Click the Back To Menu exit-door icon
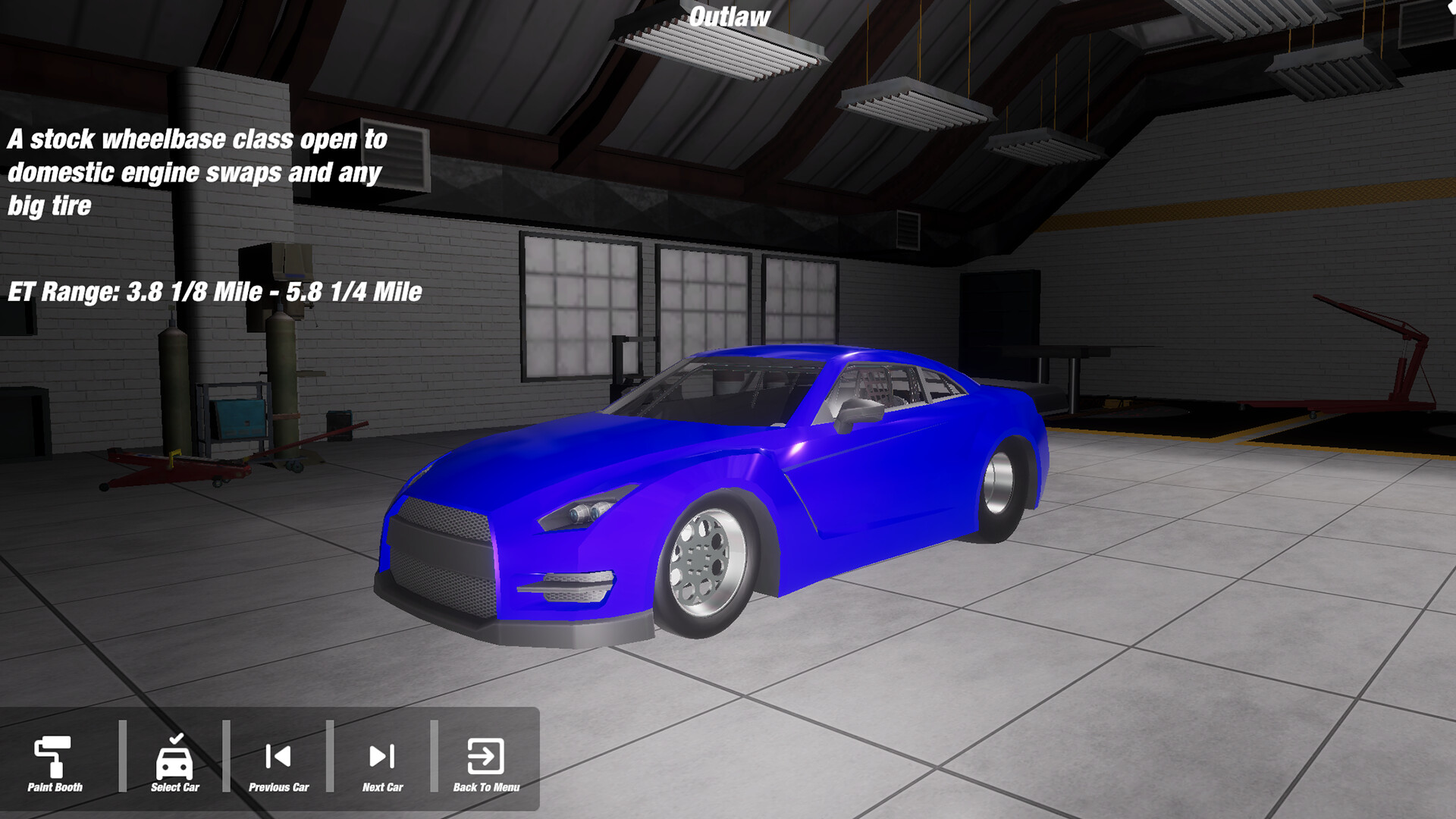 485,755
